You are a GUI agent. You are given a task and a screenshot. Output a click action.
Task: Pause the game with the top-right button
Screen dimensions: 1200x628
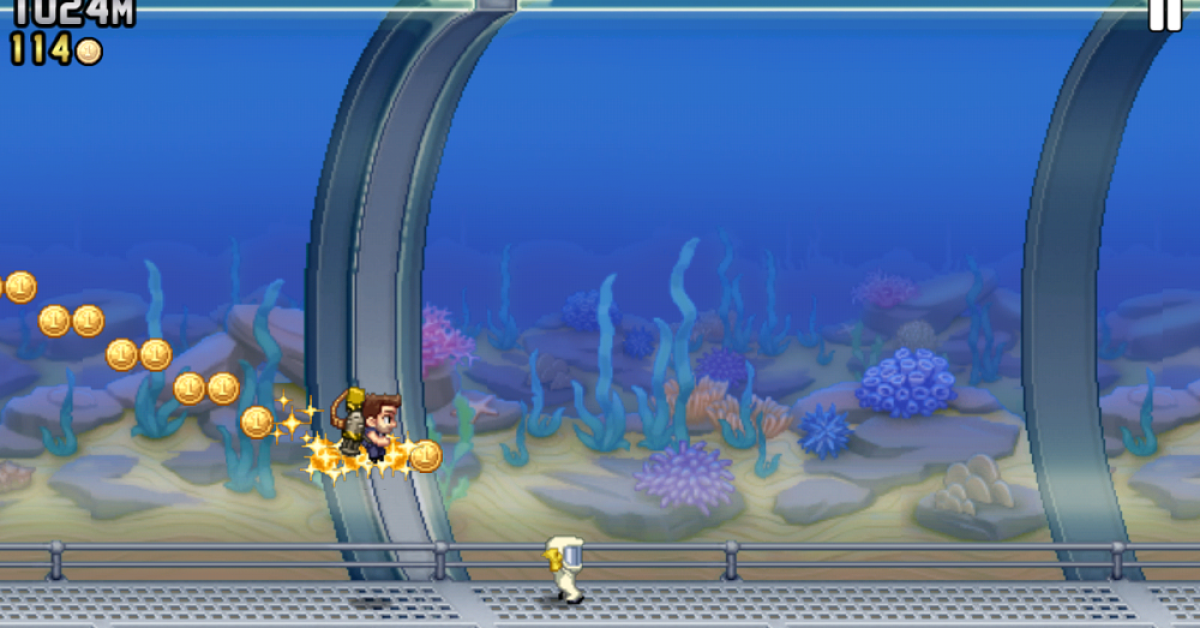1164,14
